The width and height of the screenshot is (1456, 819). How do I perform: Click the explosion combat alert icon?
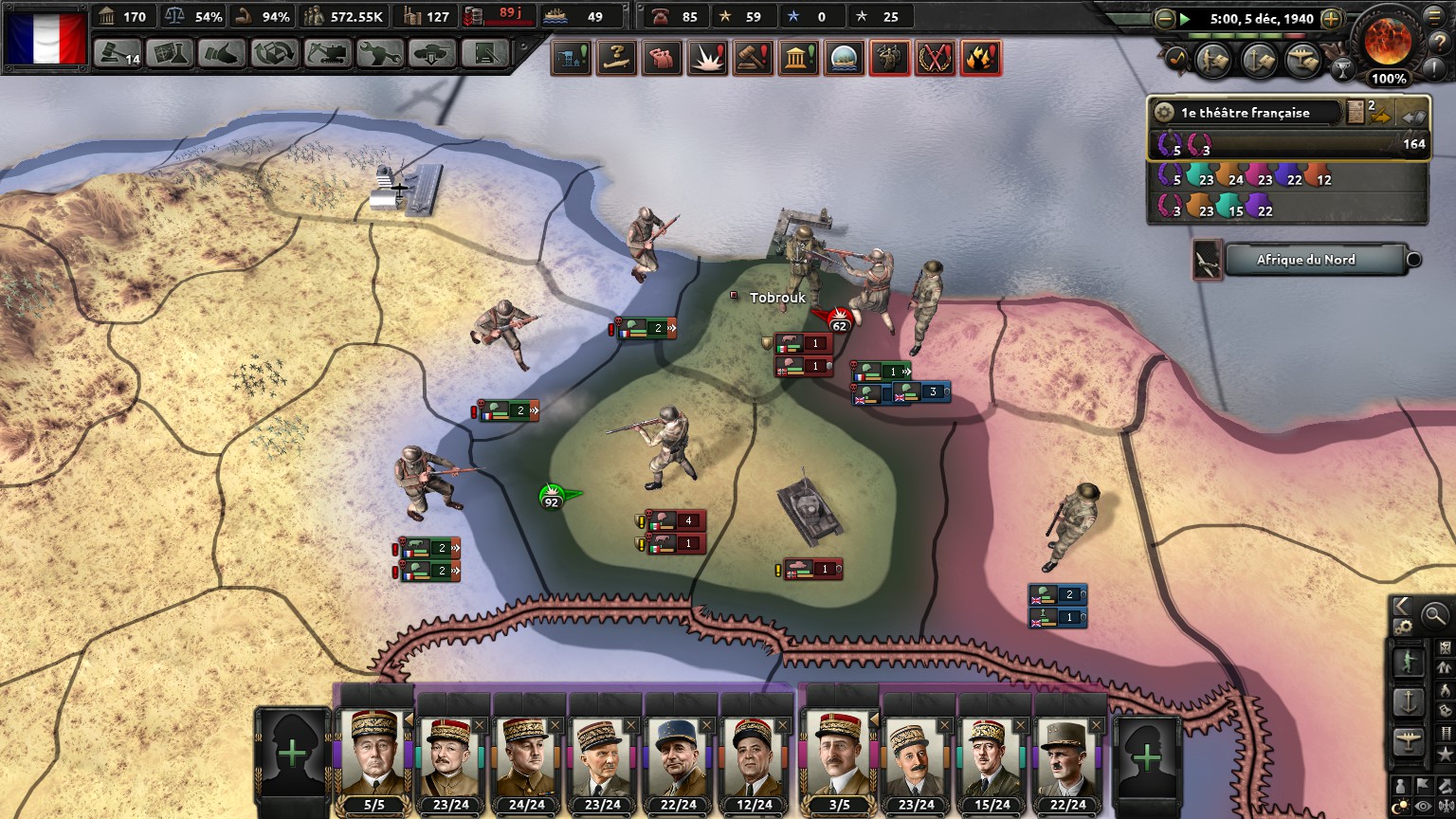coord(707,58)
